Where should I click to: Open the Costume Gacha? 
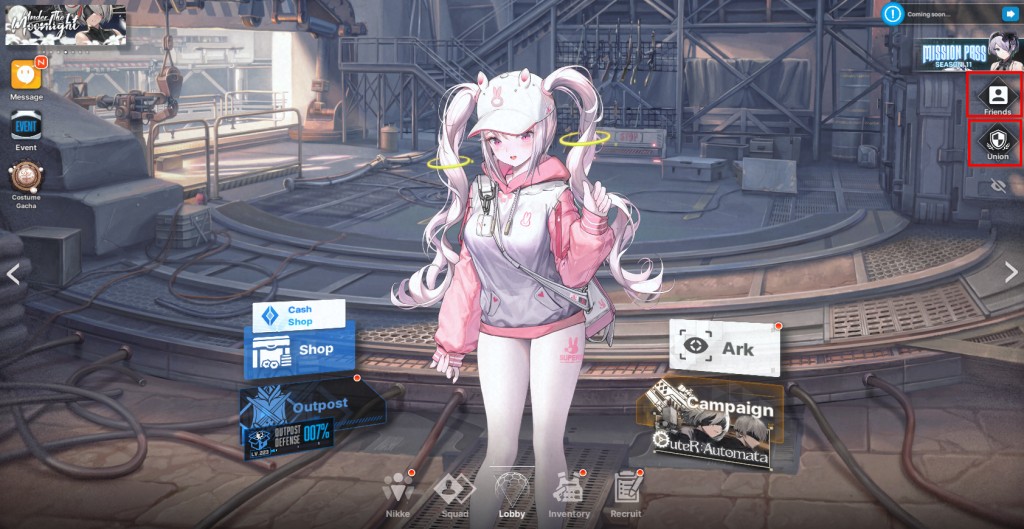pos(26,178)
